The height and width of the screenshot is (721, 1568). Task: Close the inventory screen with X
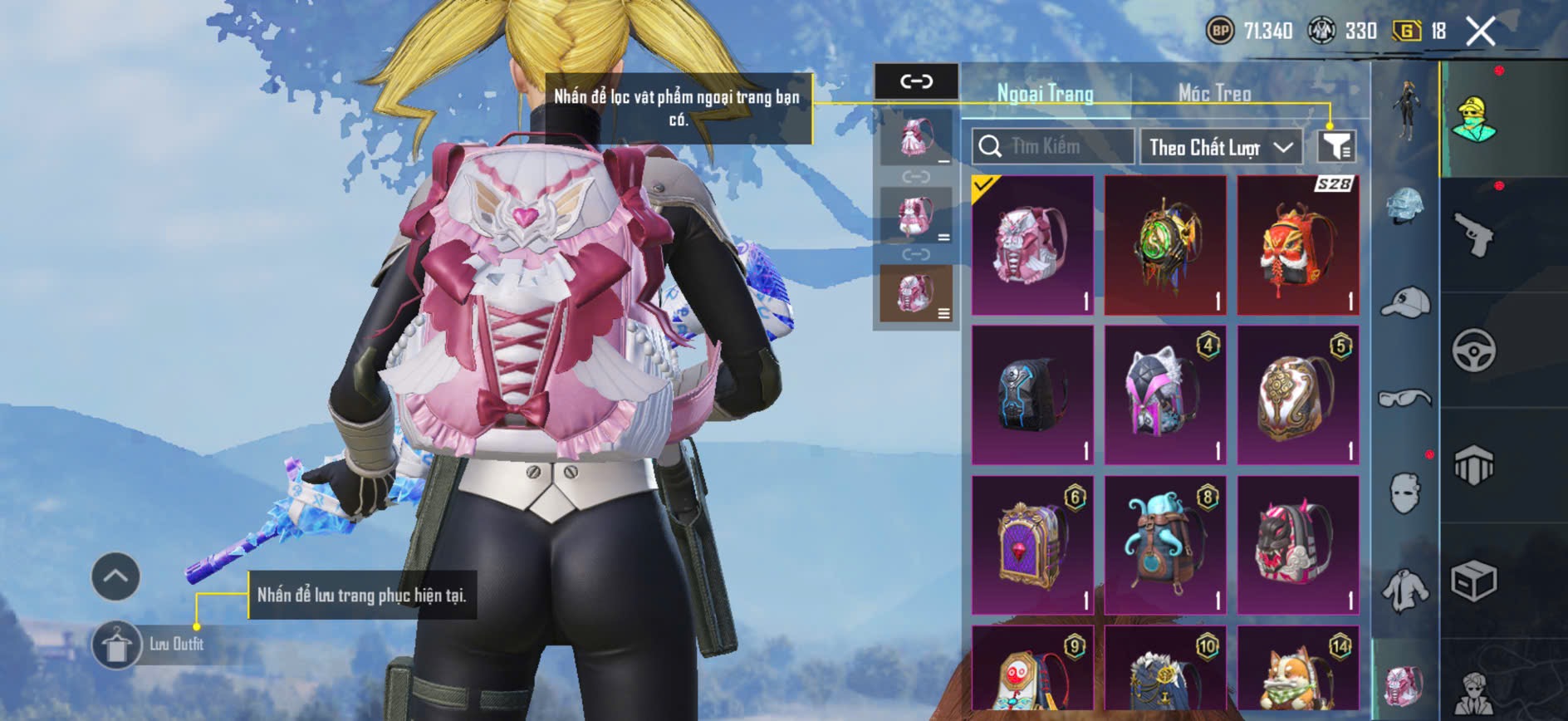pos(1480,32)
